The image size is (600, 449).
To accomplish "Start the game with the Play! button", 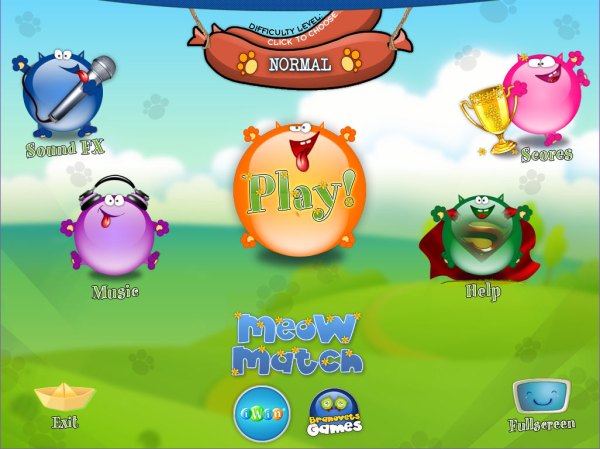I will 299,188.
